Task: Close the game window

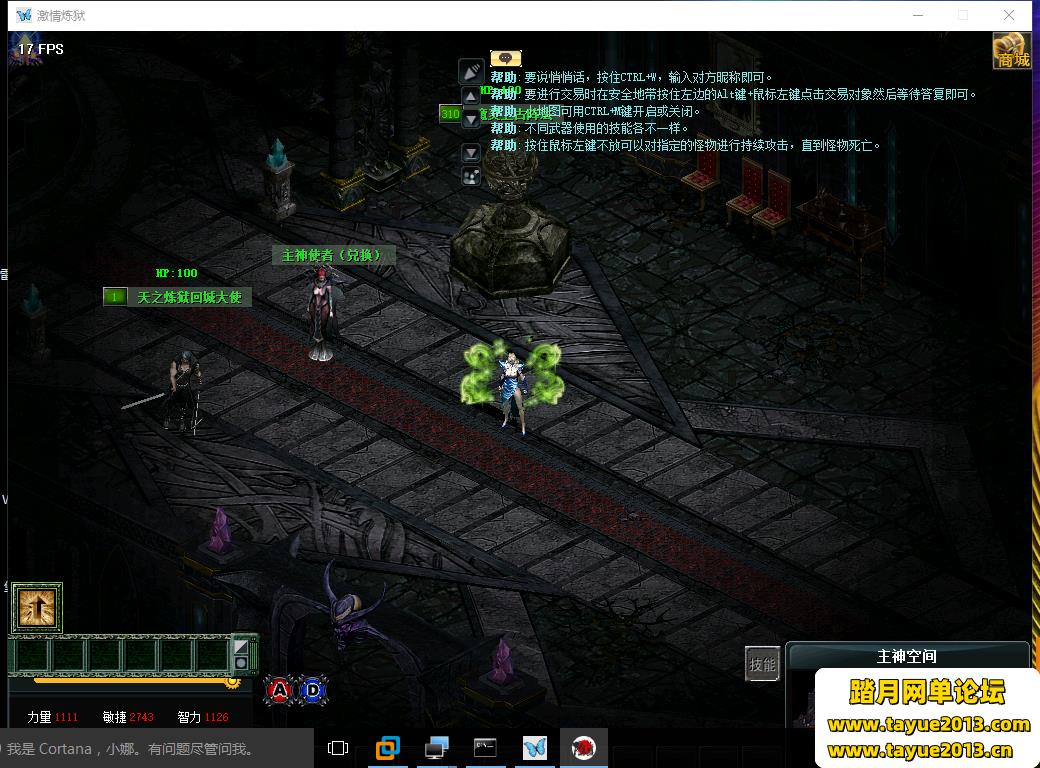Action: pyautogui.click(x=1009, y=15)
